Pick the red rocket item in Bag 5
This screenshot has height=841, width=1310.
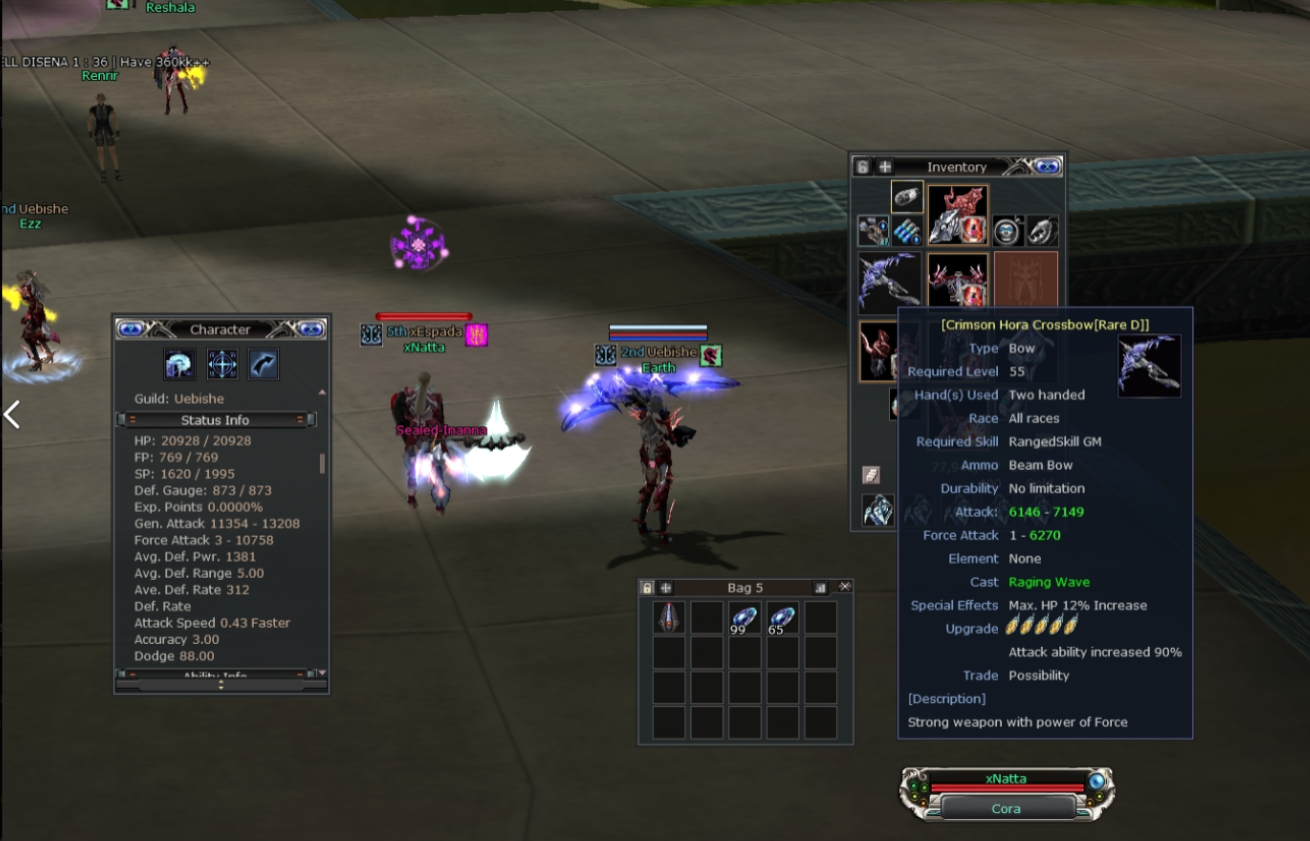click(x=668, y=618)
